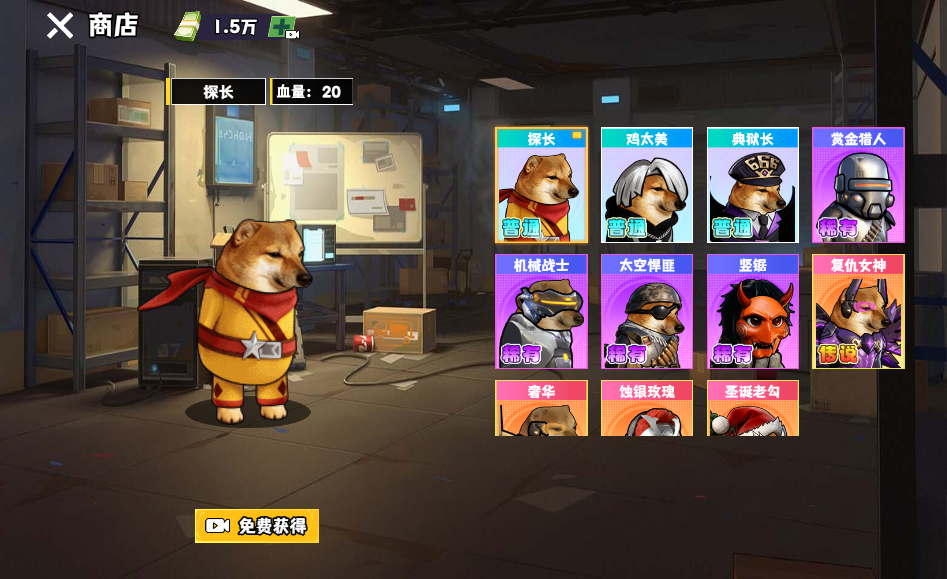Image resolution: width=947 pixels, height=579 pixels.
Task: Pick the 圣诞老勾 skin card
Action: (x=753, y=409)
